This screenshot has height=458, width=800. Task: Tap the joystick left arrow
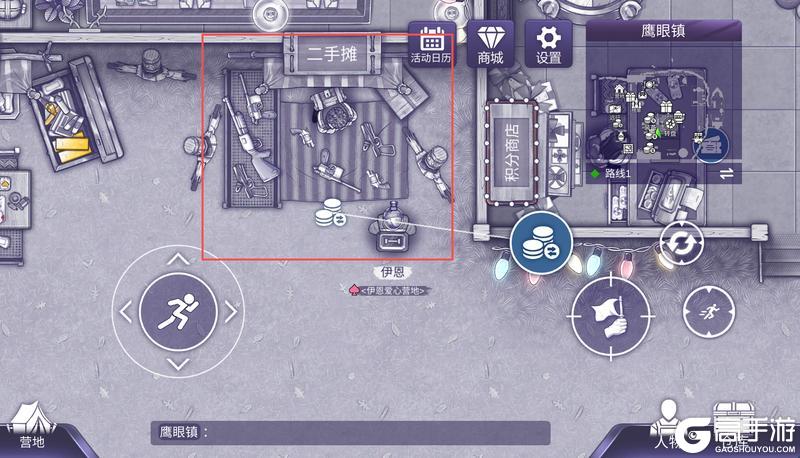(x=125, y=312)
